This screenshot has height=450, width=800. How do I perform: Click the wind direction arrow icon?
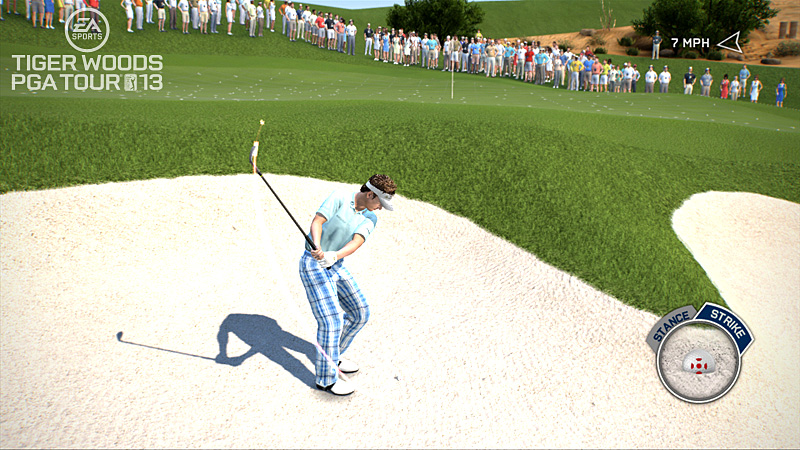coord(730,42)
